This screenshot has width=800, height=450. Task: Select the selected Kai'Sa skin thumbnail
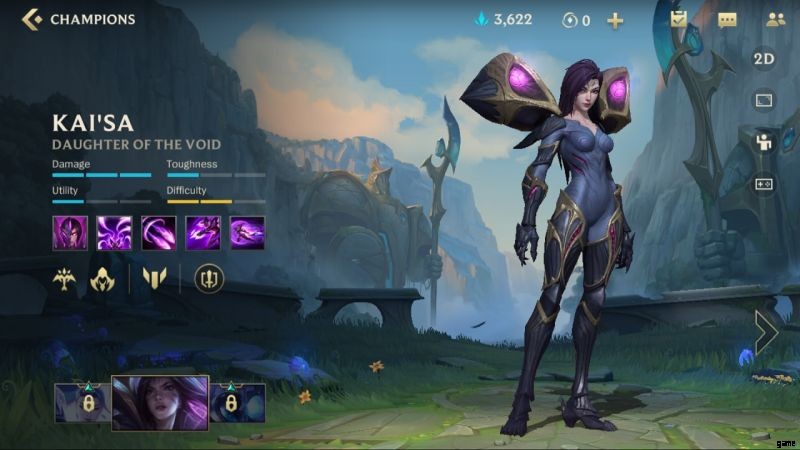[x=160, y=402]
